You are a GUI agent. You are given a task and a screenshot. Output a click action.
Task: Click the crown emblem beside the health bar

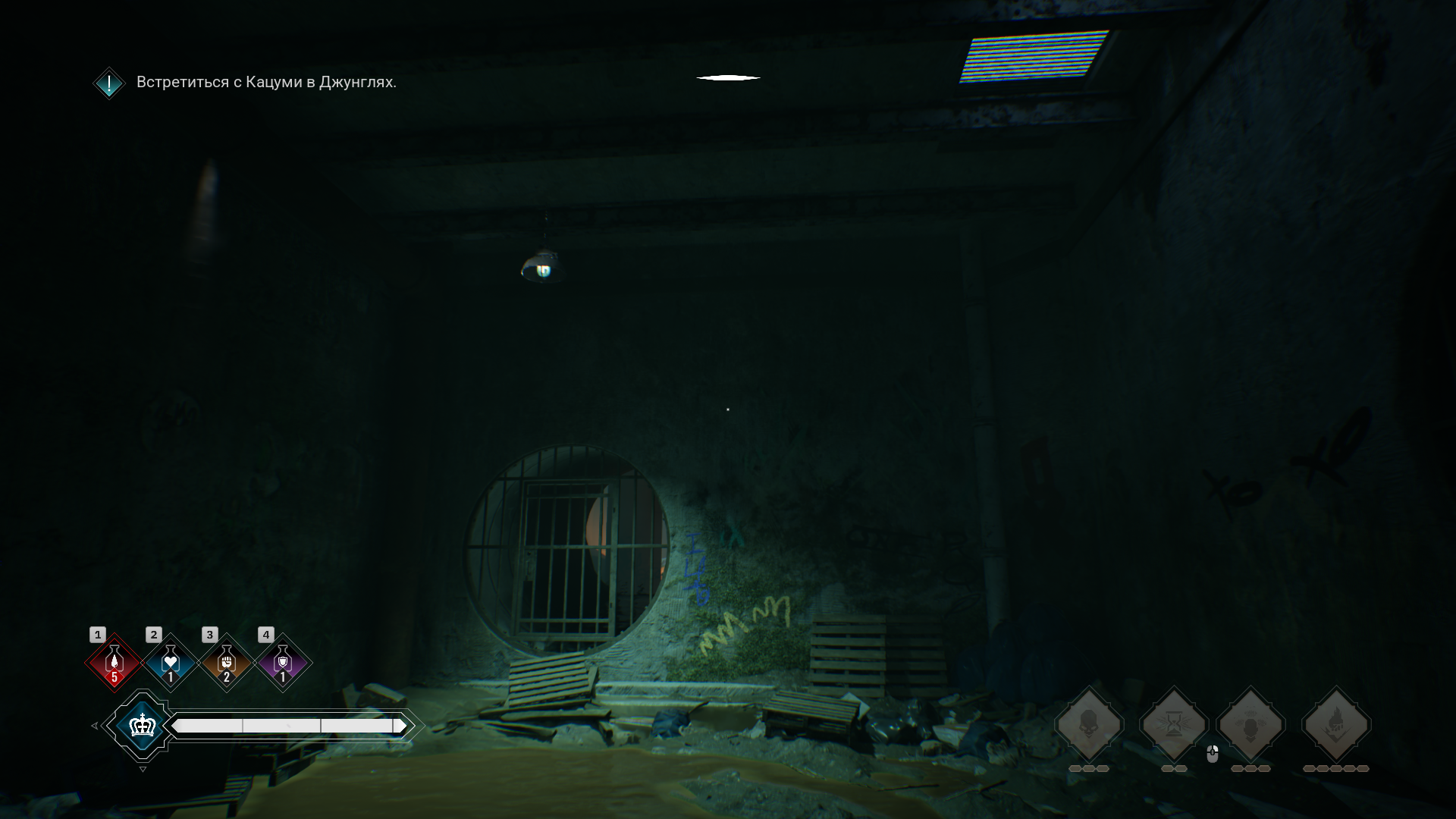[142, 726]
